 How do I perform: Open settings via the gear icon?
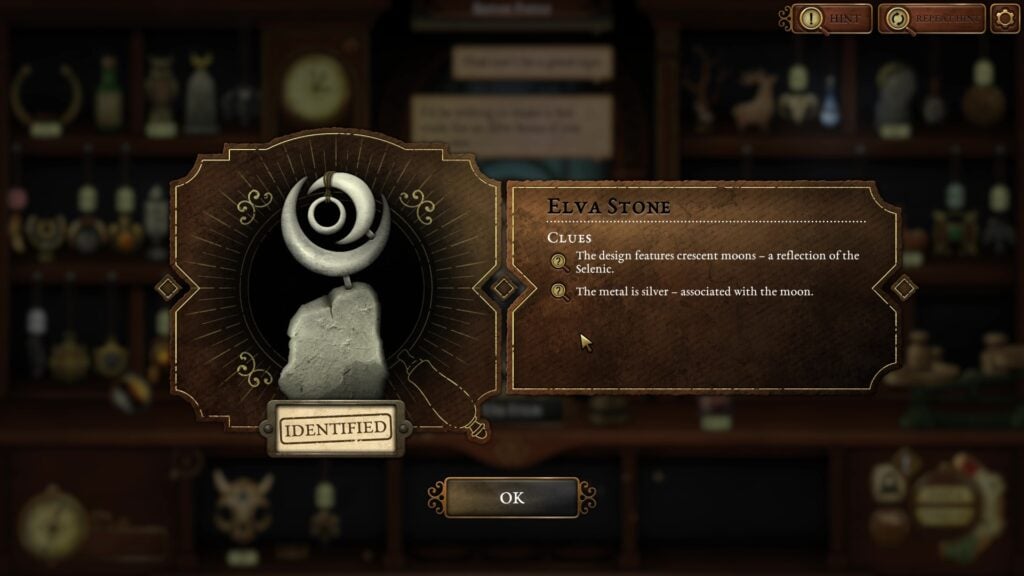(1004, 18)
